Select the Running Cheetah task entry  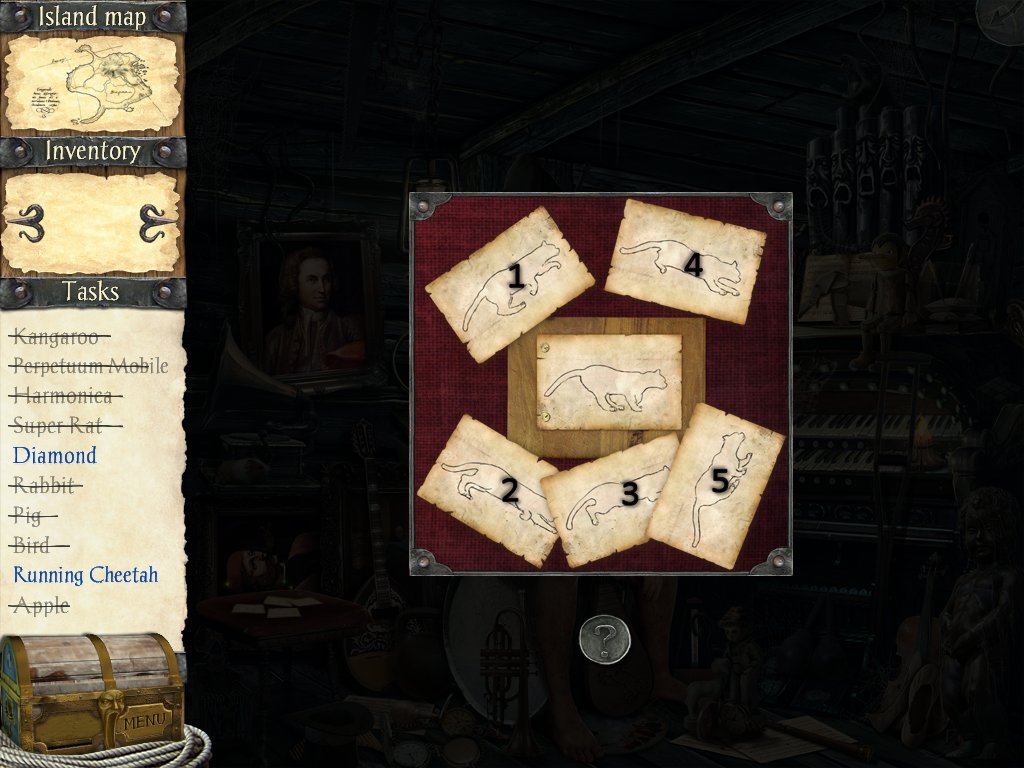point(86,575)
